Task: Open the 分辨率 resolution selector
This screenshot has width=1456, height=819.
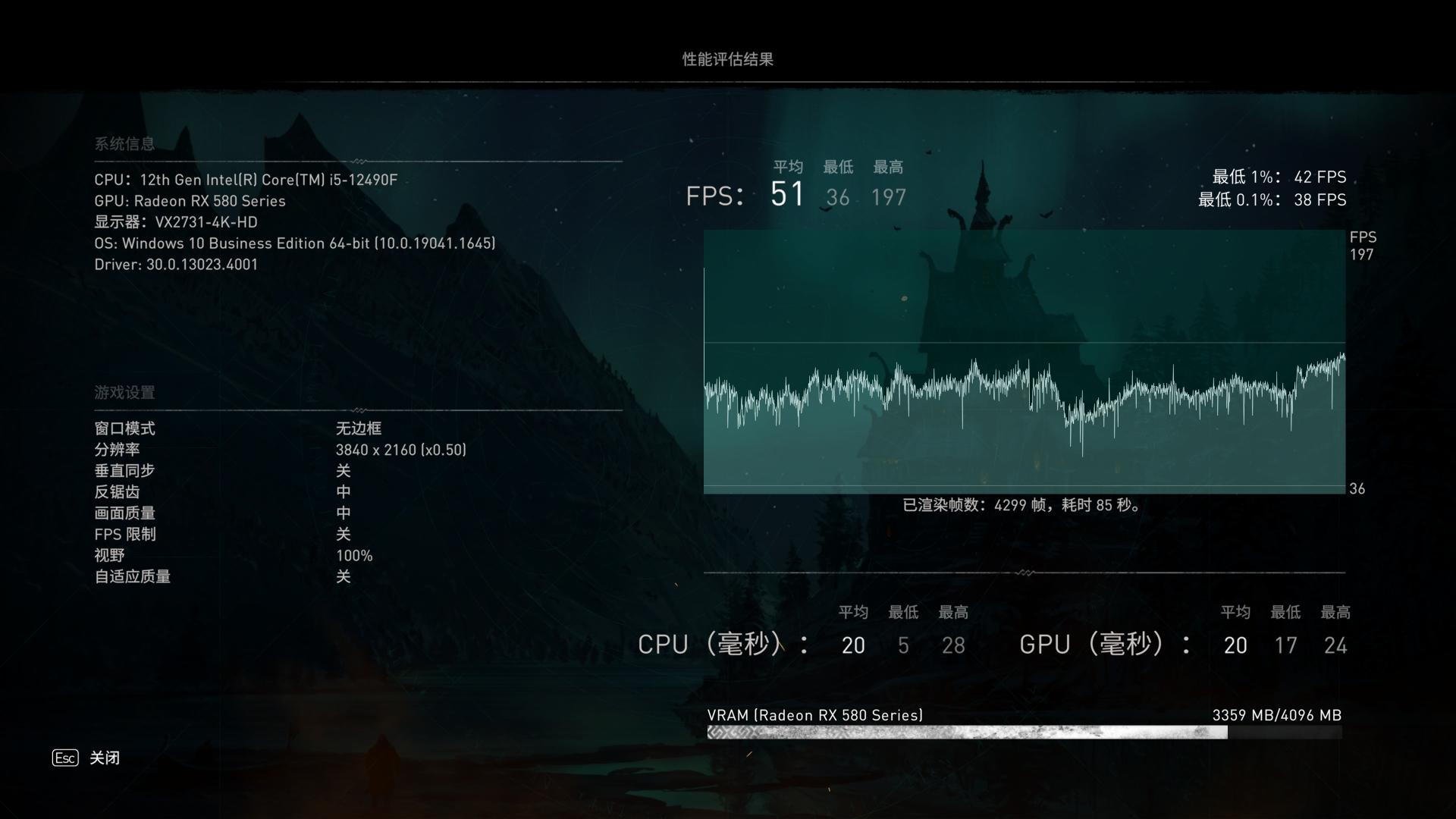Action: [x=402, y=449]
